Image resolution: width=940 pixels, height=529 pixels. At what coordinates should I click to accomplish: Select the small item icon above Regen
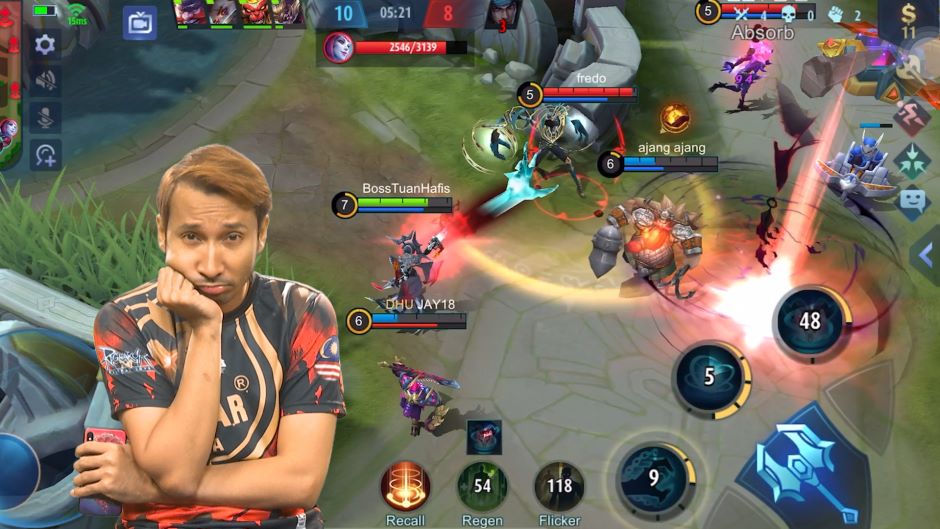[x=484, y=438]
